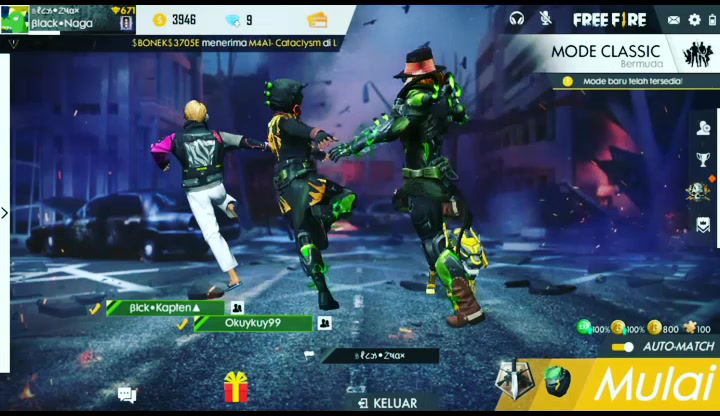Open the trophy ranking icon
This screenshot has width=720, height=416.
[x=704, y=160]
